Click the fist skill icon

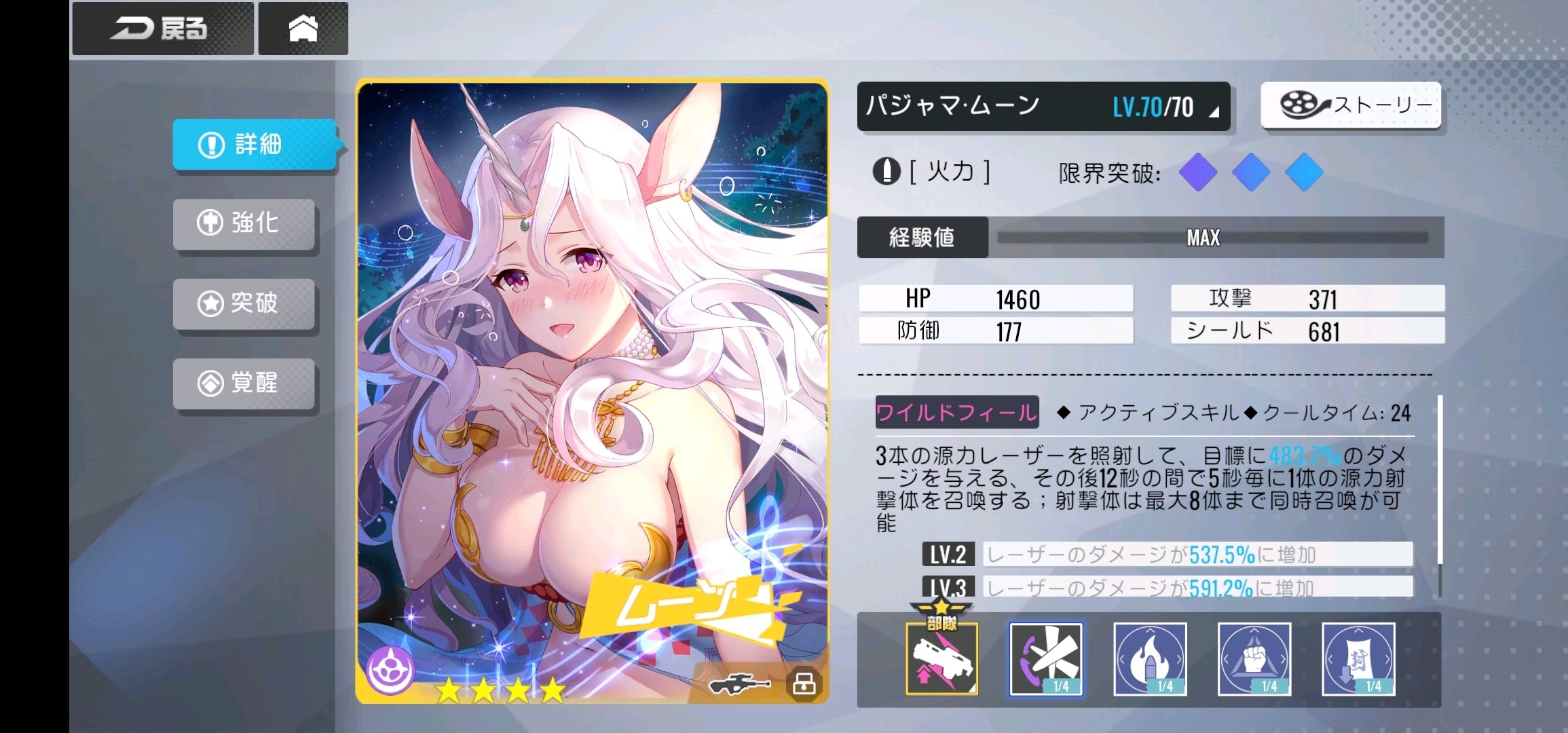coord(1254,660)
